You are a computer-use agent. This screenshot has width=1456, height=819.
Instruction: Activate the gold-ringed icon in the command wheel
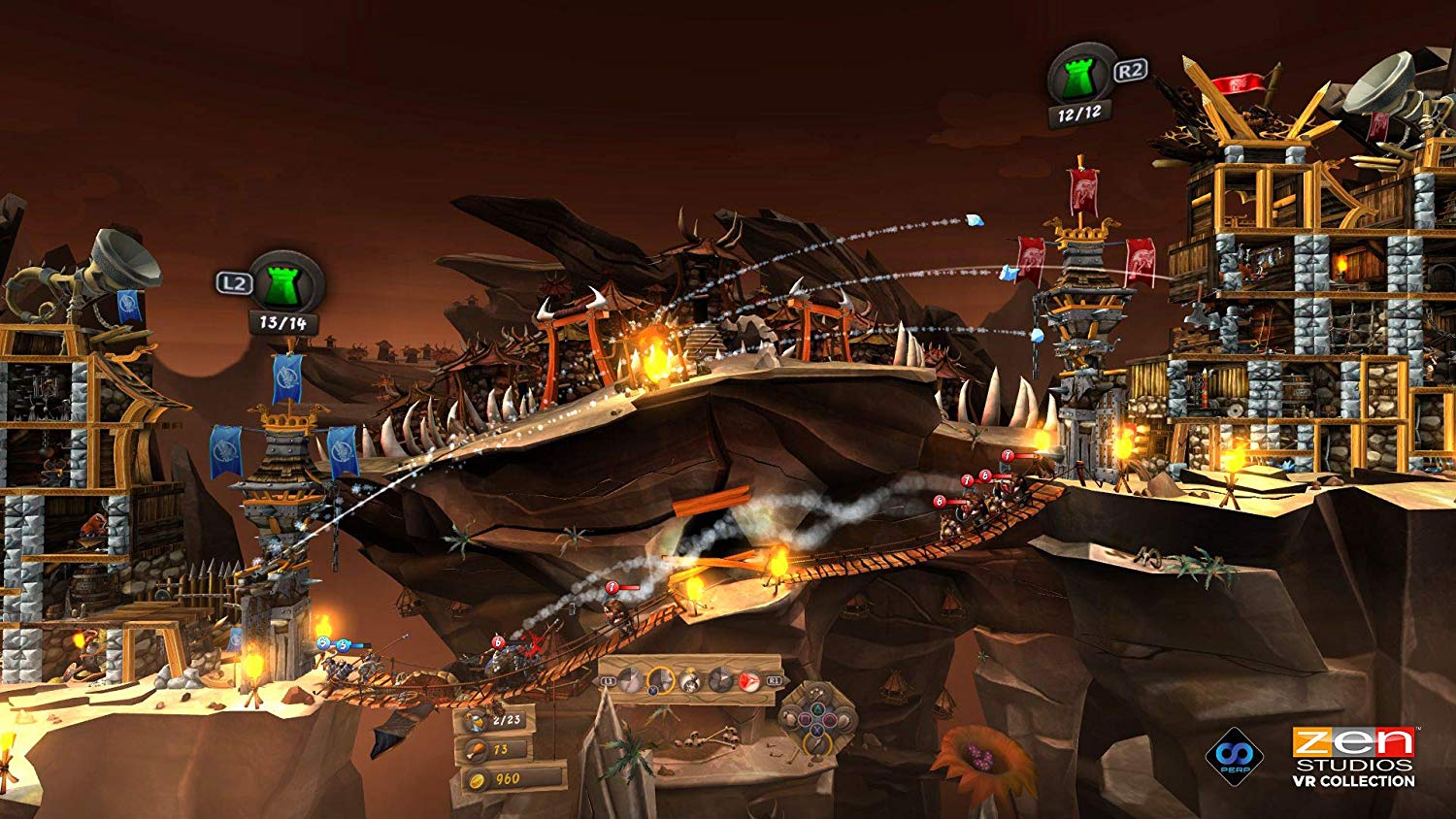tap(817, 745)
